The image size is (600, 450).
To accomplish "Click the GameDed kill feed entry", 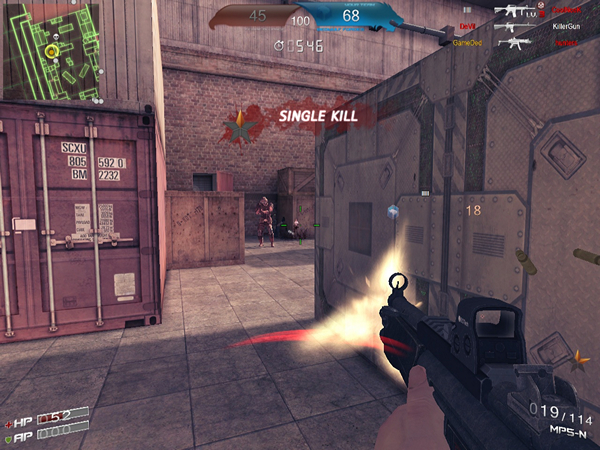I will click(x=468, y=44).
